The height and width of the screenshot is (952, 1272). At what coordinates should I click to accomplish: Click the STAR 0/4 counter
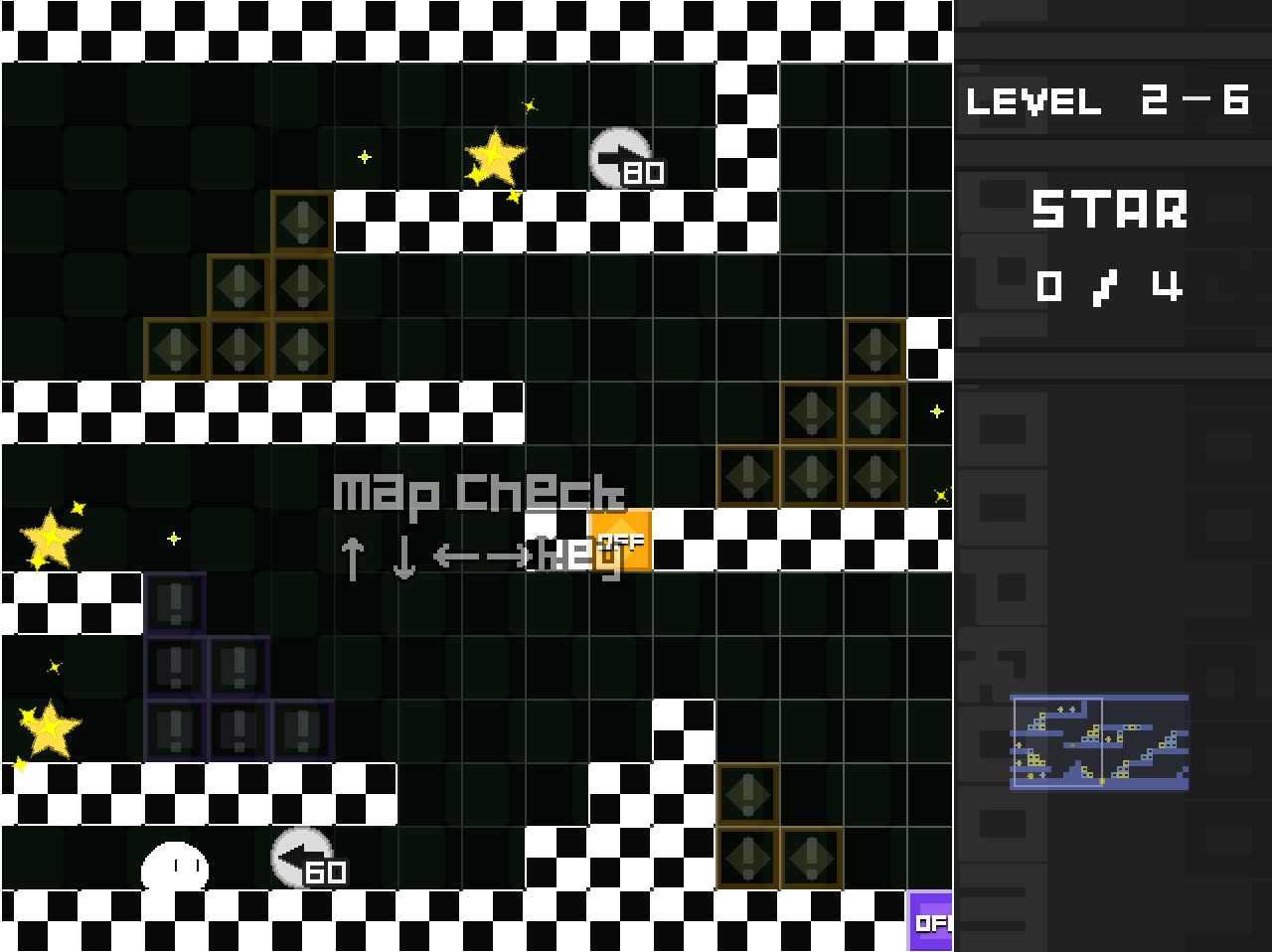[x=1110, y=286]
